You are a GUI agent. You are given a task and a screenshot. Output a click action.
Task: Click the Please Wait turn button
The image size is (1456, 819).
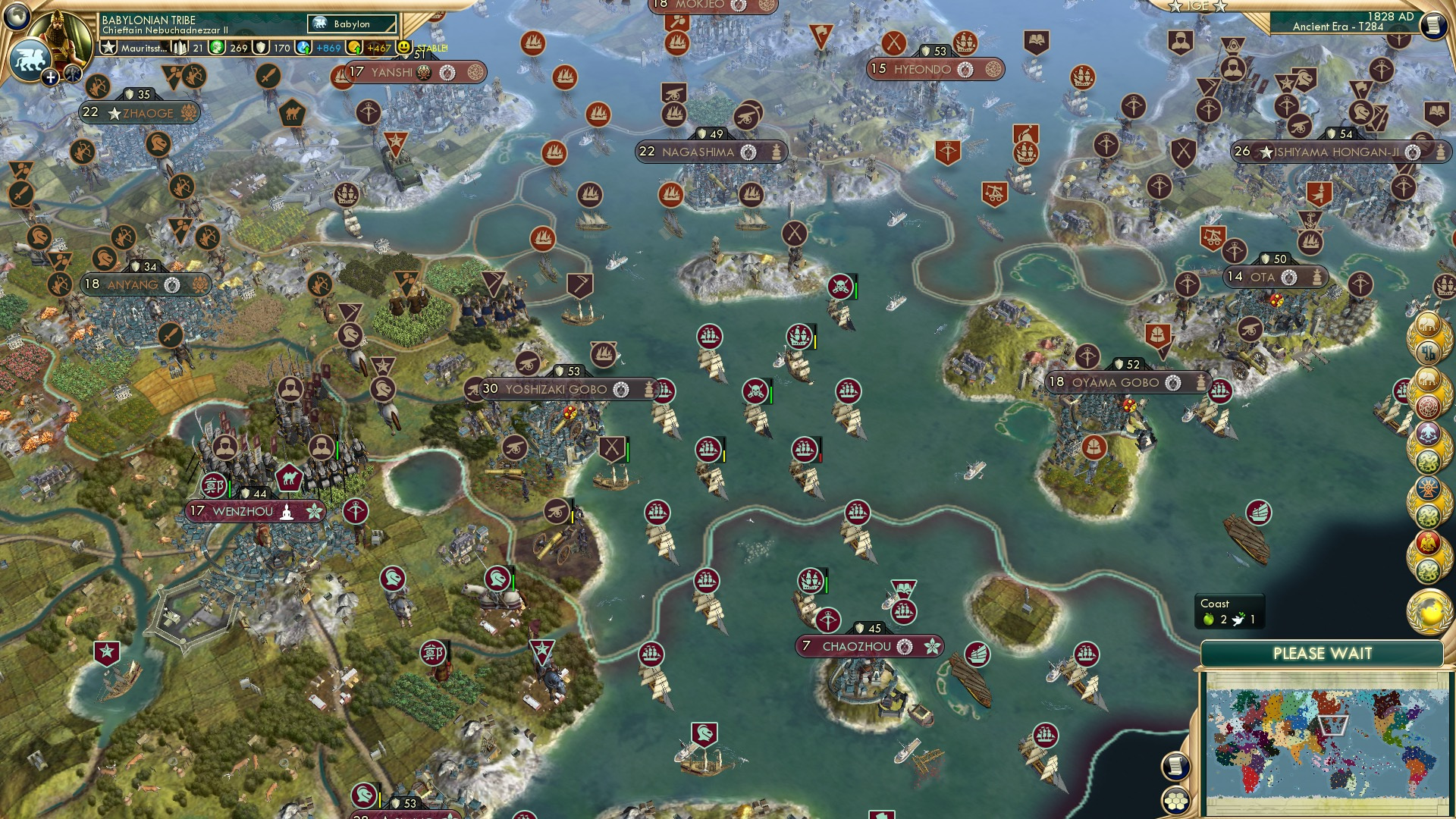[x=1322, y=654]
